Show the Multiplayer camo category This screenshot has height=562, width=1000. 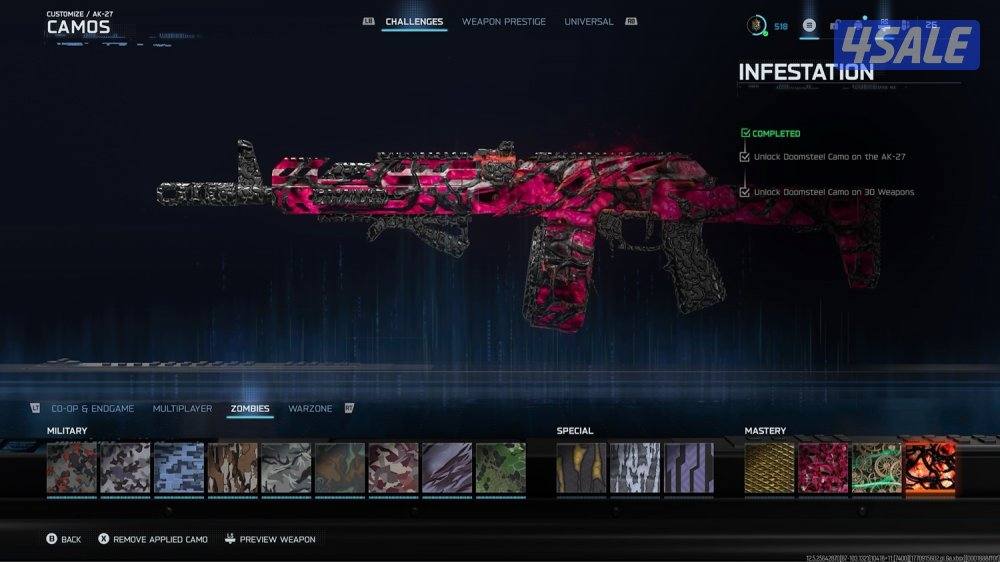click(182, 409)
